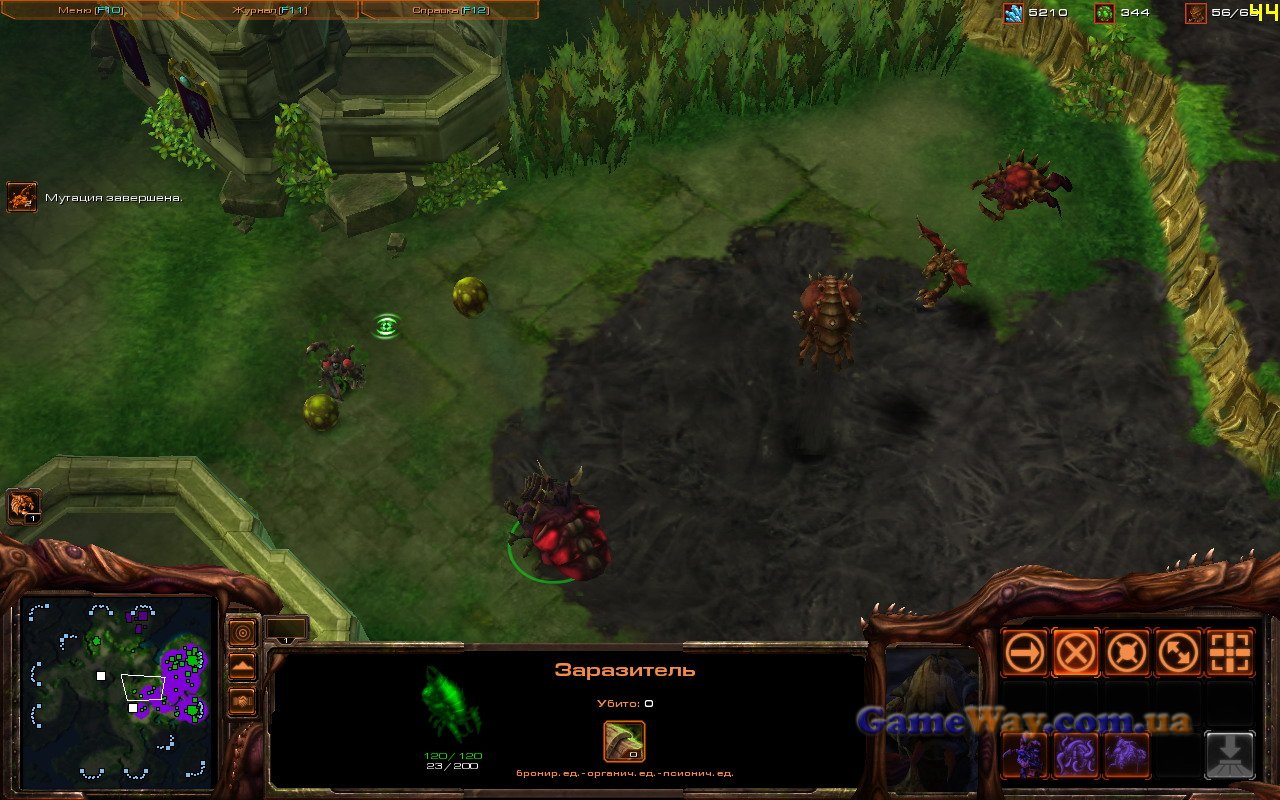Cast the Fungal Growth ability icon

pos(1127,754)
